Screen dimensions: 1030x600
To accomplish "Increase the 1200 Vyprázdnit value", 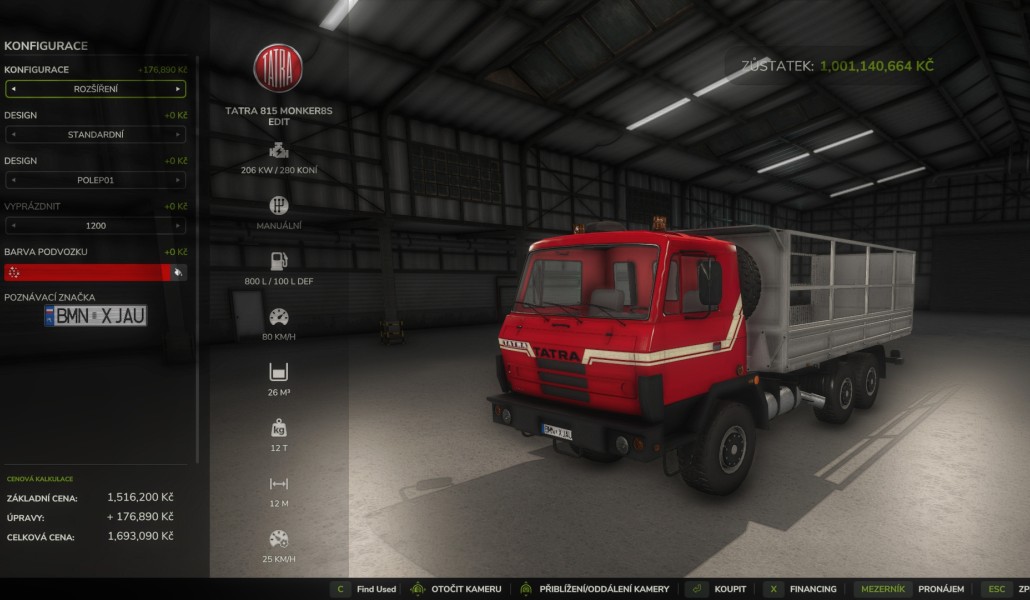I will (178, 226).
